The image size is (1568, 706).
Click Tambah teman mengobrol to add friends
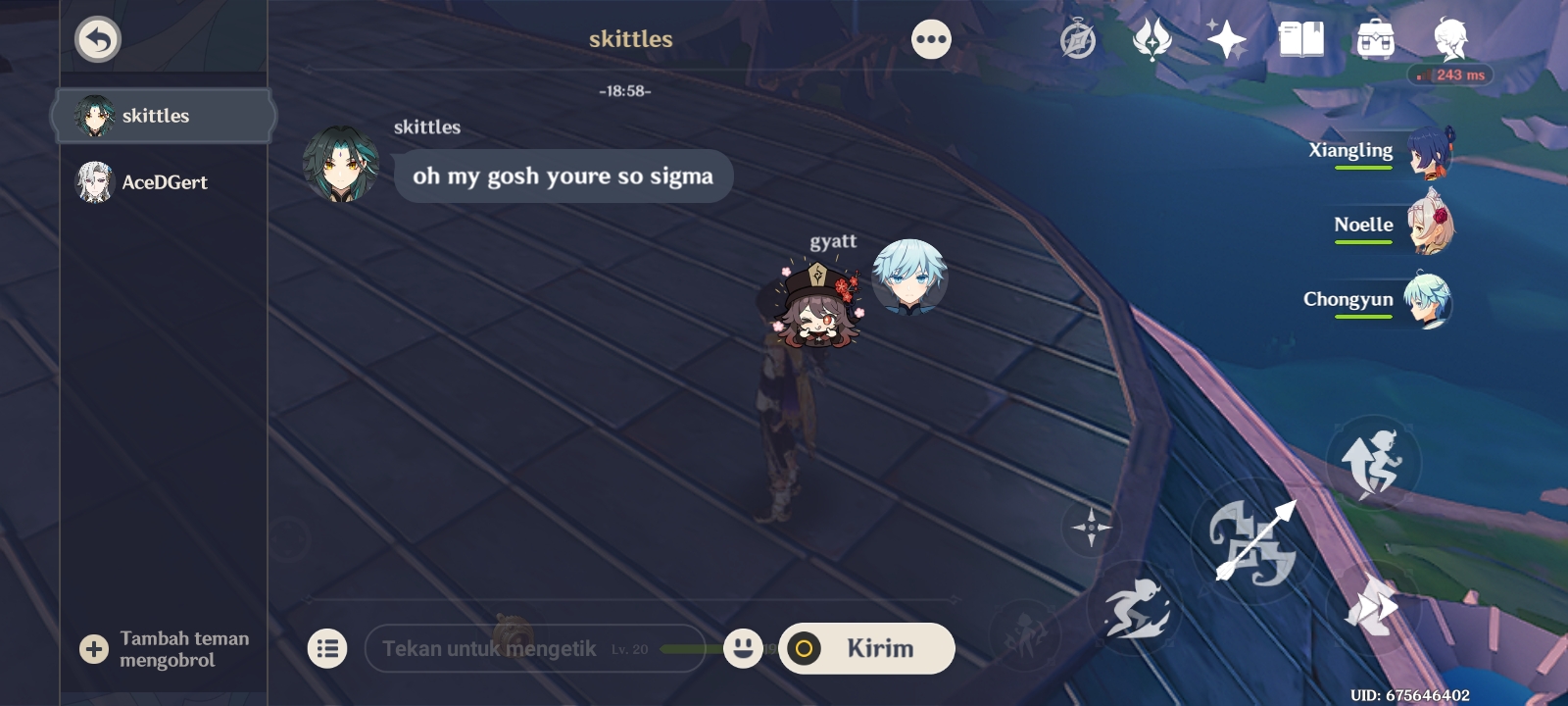(167, 648)
